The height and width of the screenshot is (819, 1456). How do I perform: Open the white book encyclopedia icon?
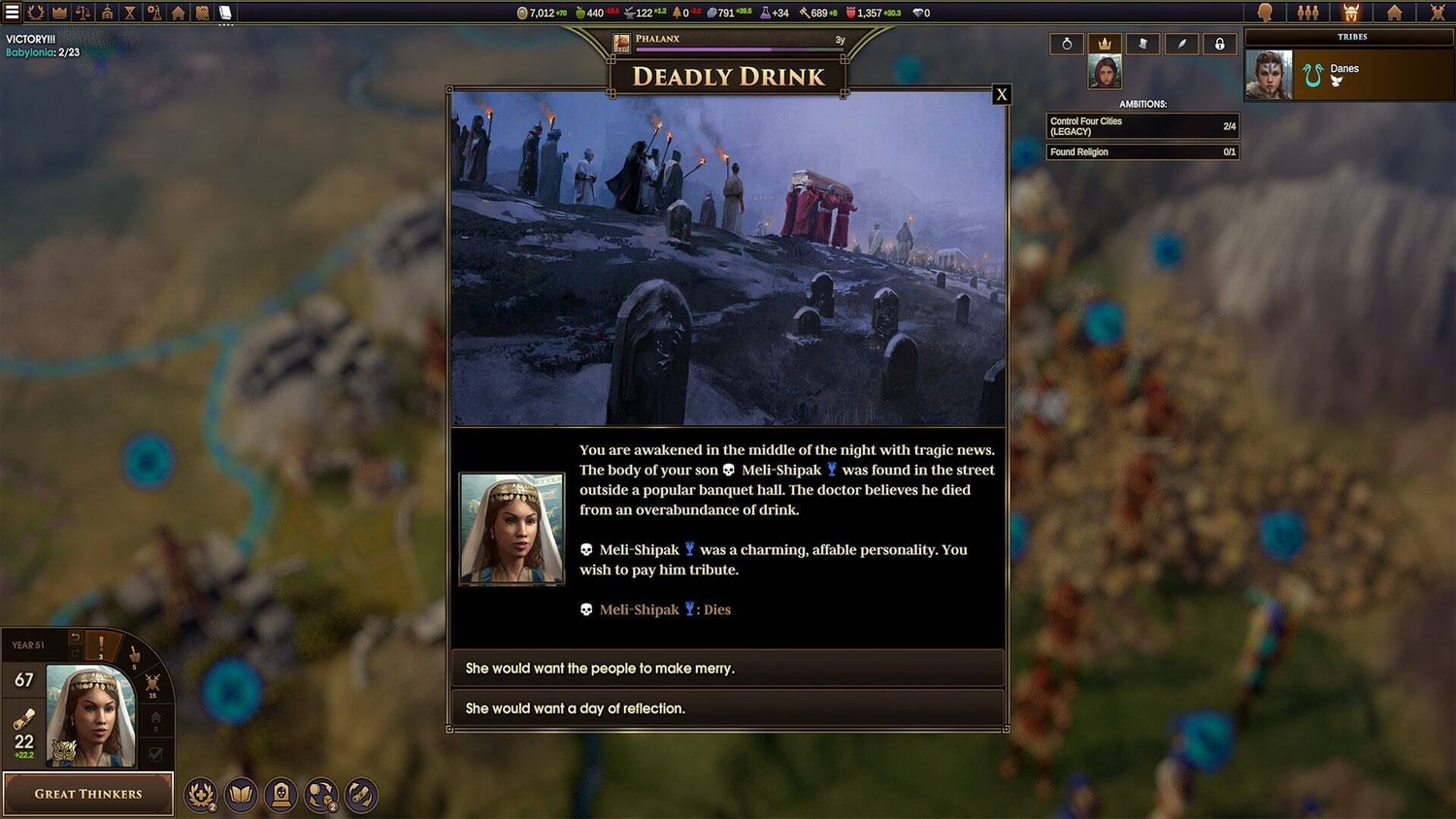(x=225, y=13)
